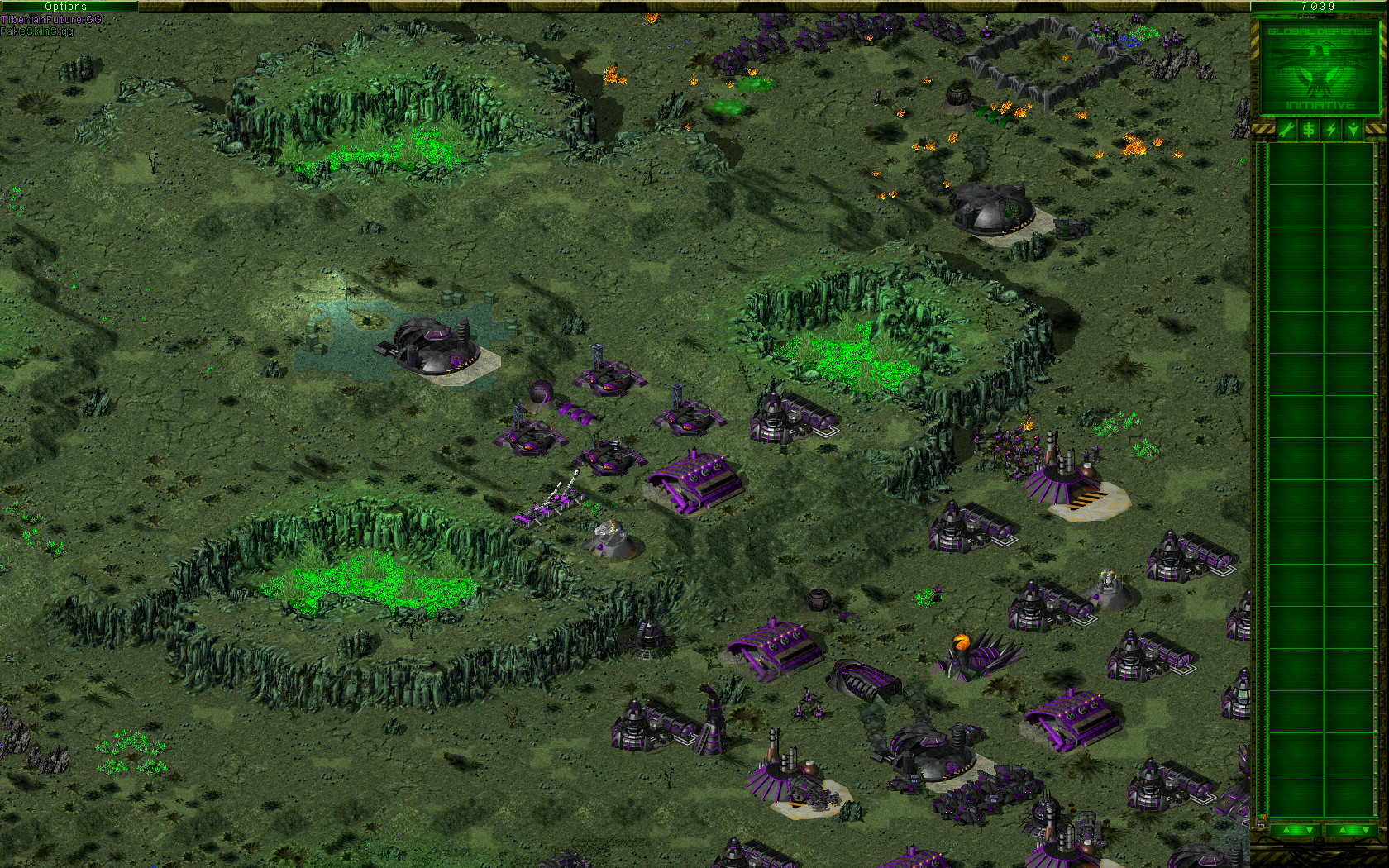Toggle repair mode on the sidebar
This screenshot has height=868, width=1389.
tap(1286, 129)
